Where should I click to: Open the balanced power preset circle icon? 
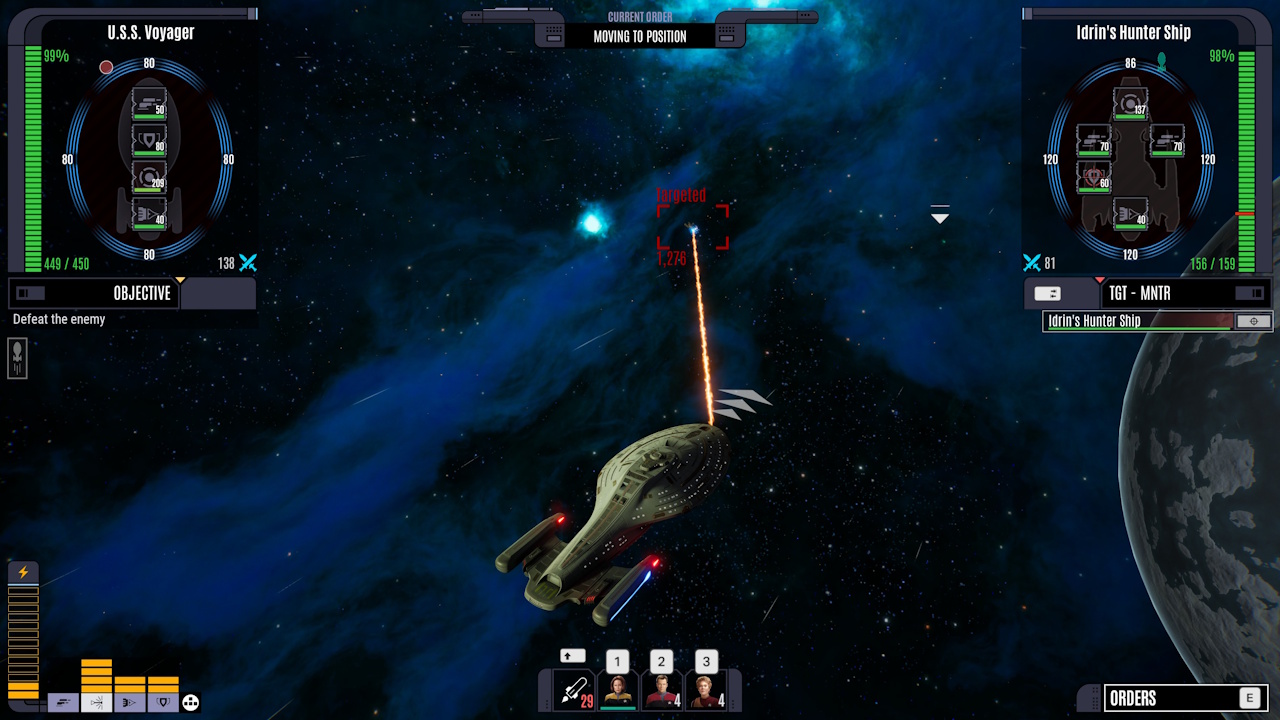190,702
